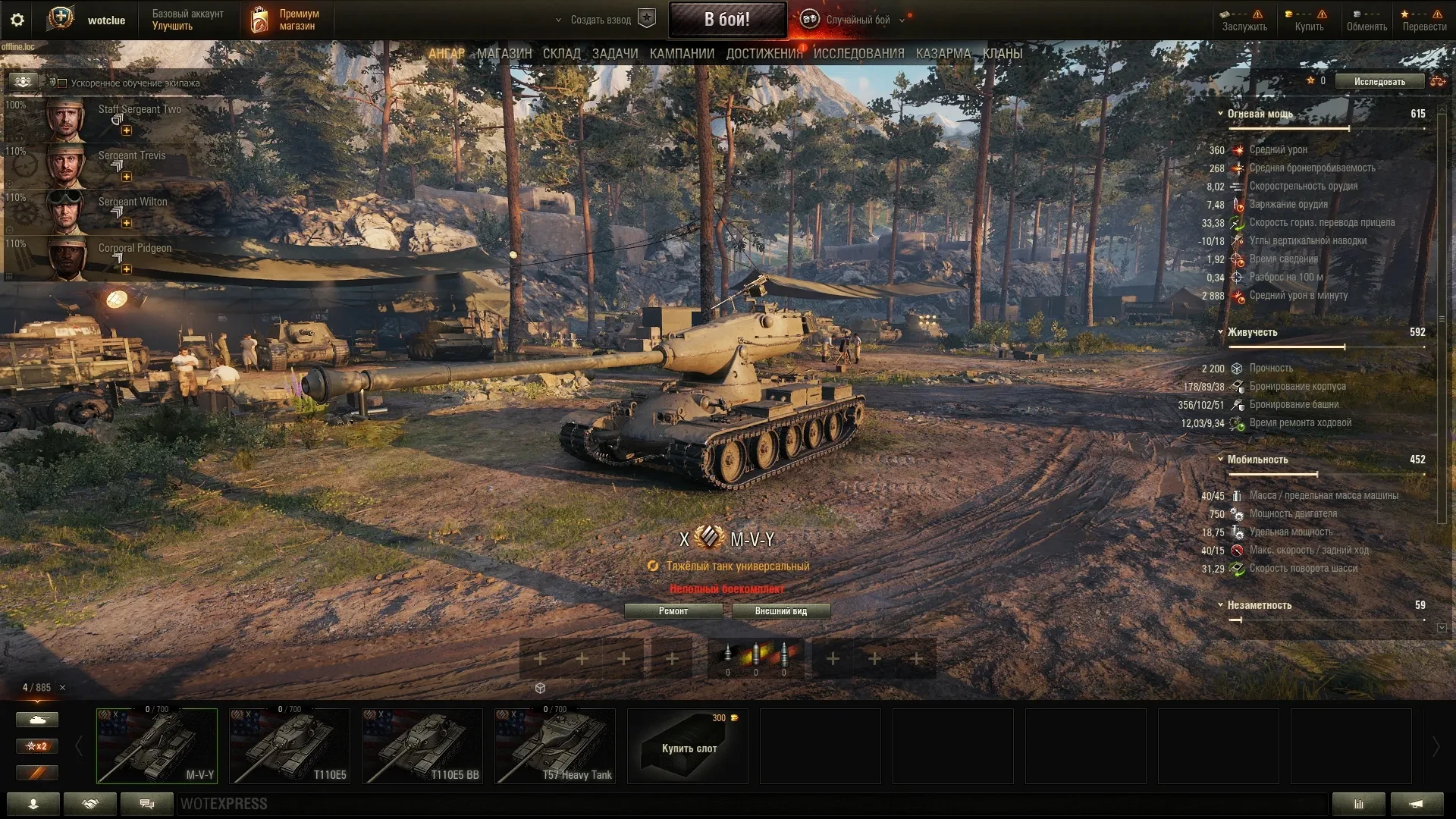The width and height of the screenshot is (1456, 819).
Task: Click the Ремонт repair button
Action: [673, 611]
